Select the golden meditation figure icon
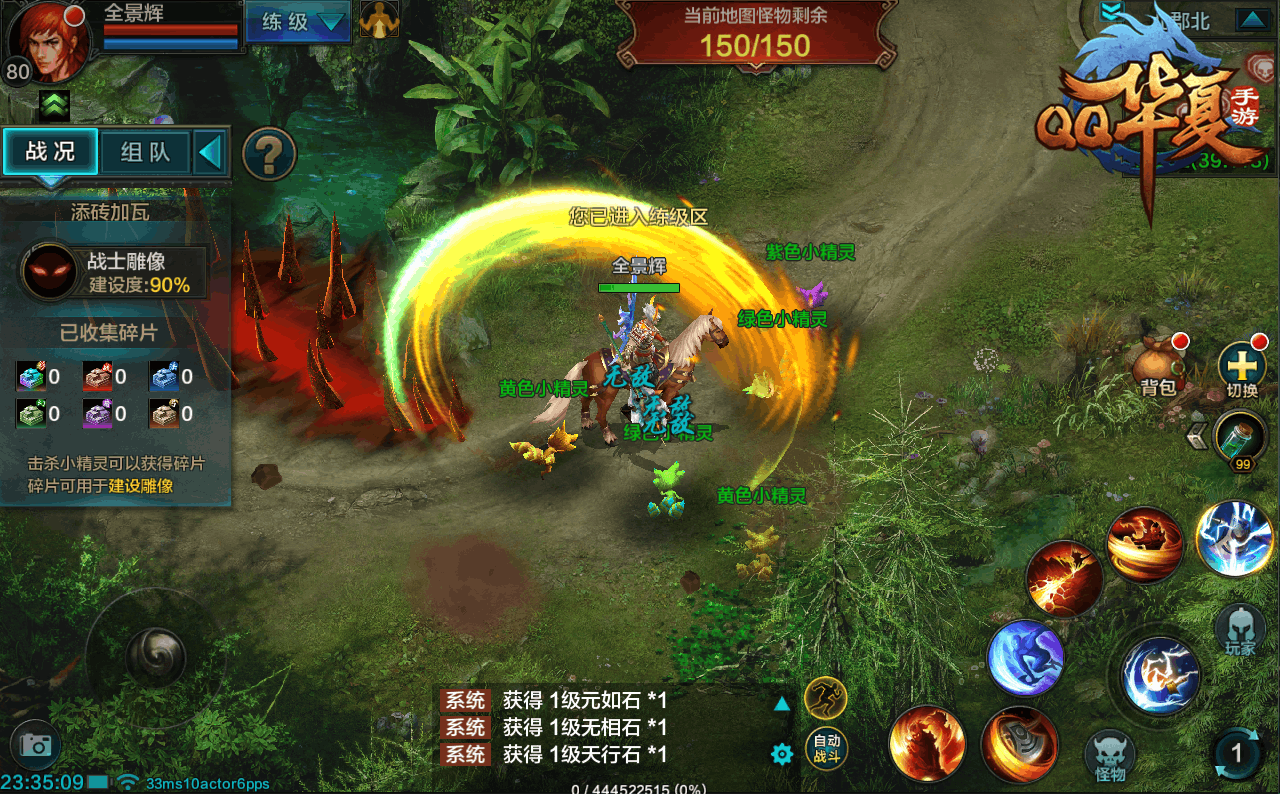The width and height of the screenshot is (1280, 794). click(x=379, y=21)
